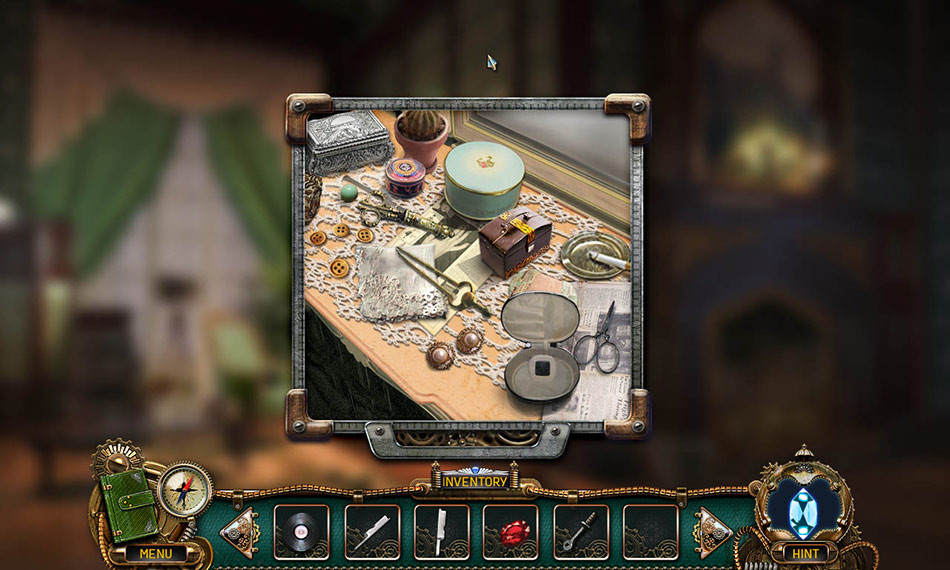The height and width of the screenshot is (570, 950).
Task: Click the blue hint crystal
Action: click(x=803, y=511)
